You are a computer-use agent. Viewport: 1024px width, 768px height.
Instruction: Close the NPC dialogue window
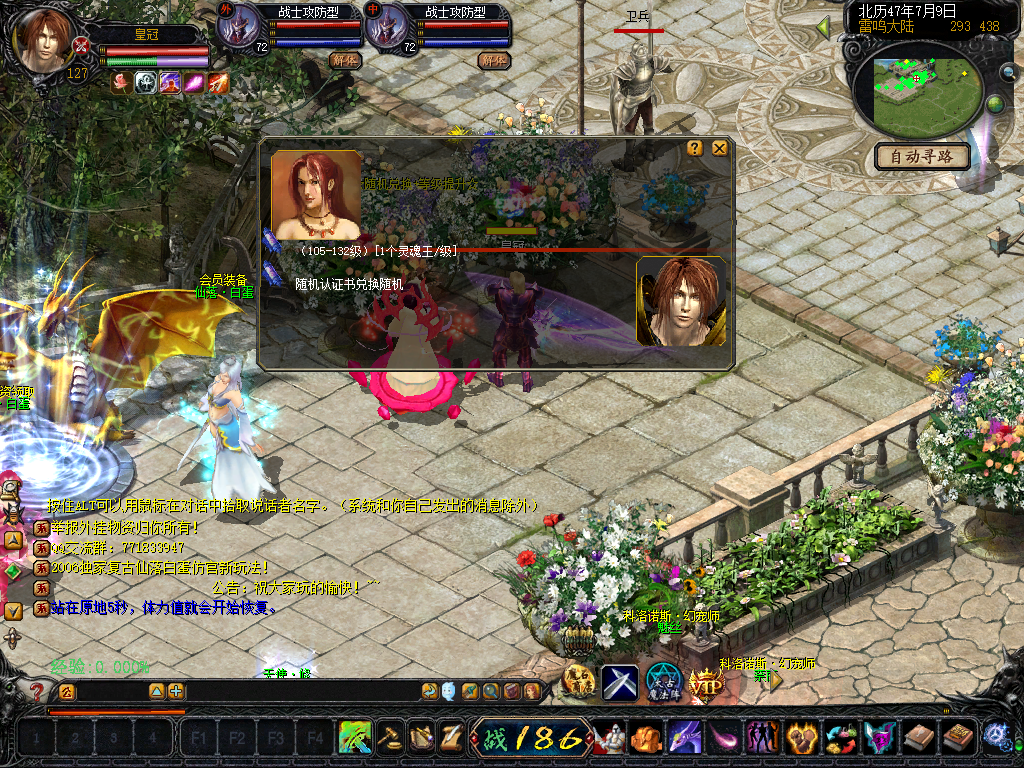(719, 148)
